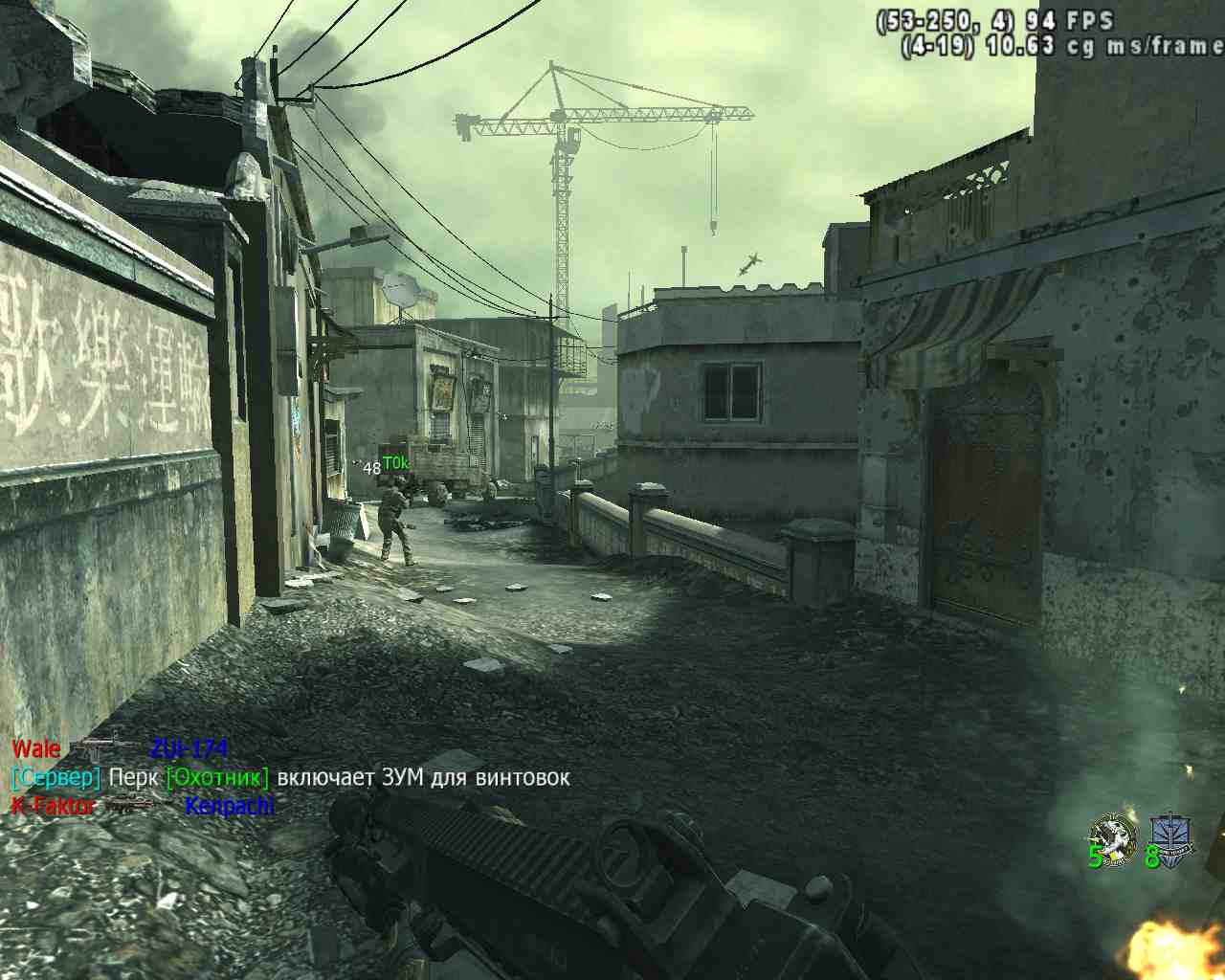Select the green player nametag T0k
This screenshot has width=1225, height=980.
click(398, 461)
